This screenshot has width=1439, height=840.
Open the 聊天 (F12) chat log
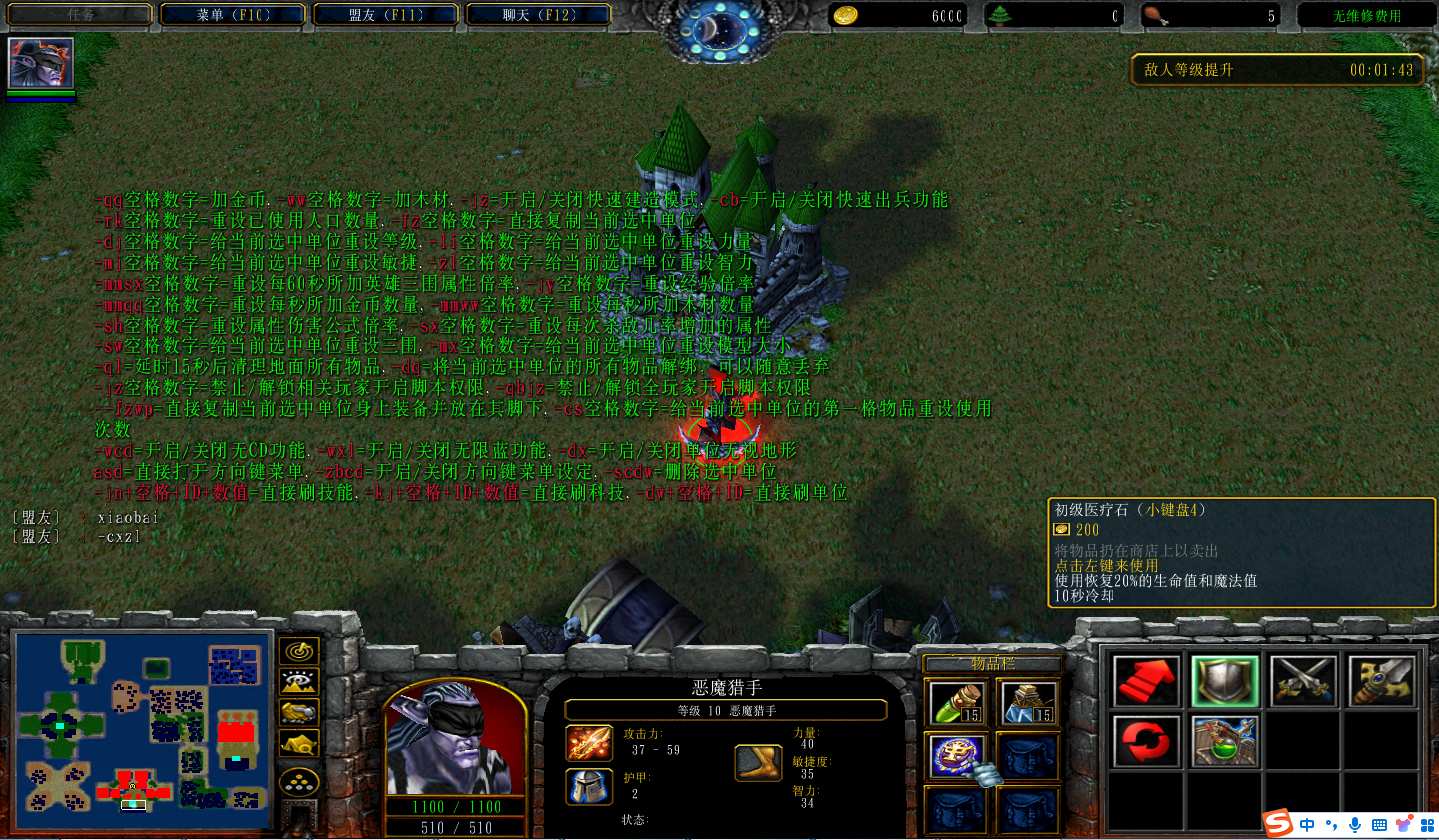(x=539, y=15)
